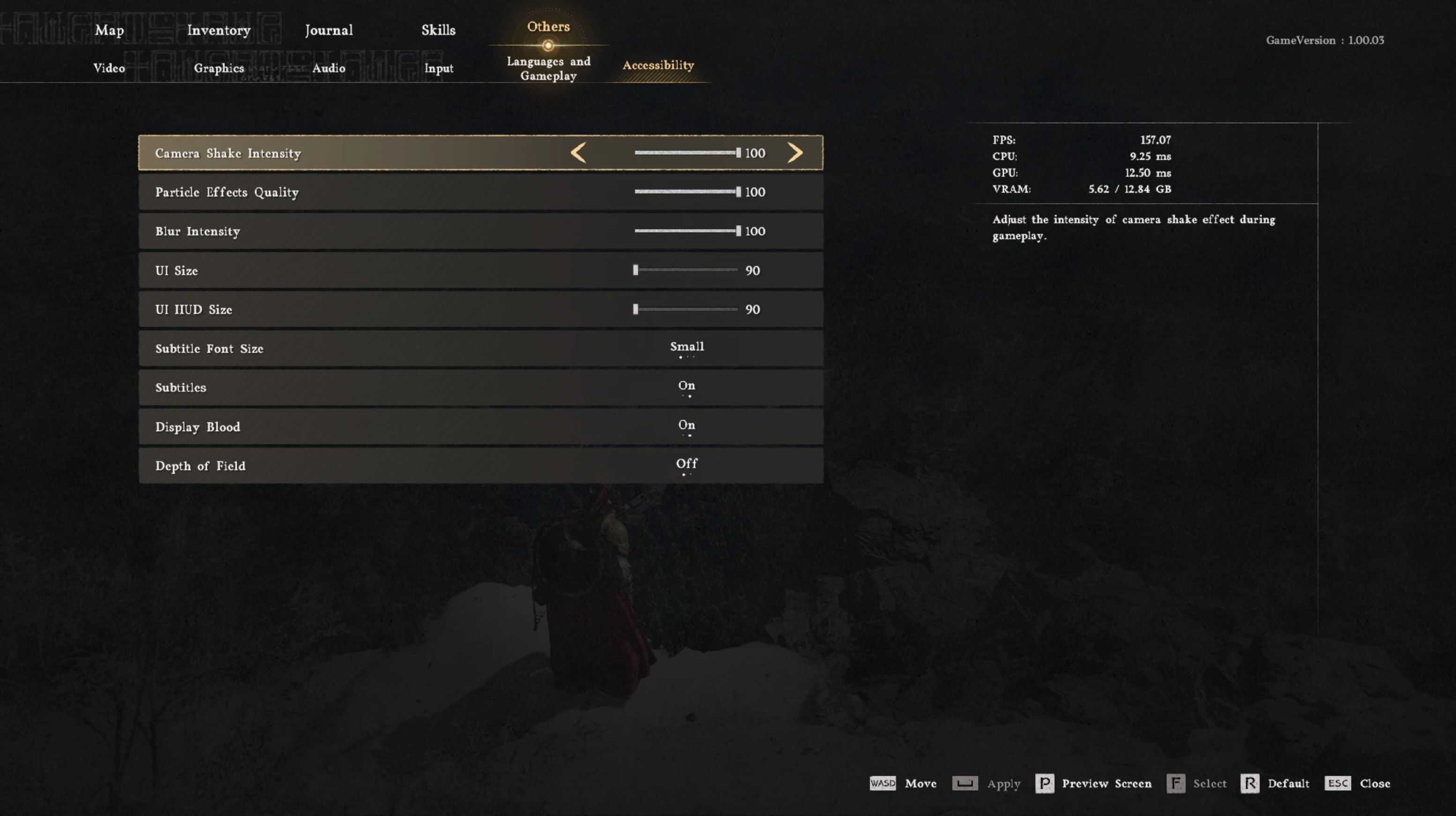Choose Languages and Gameplay settings
The image size is (1456, 816).
click(x=548, y=68)
